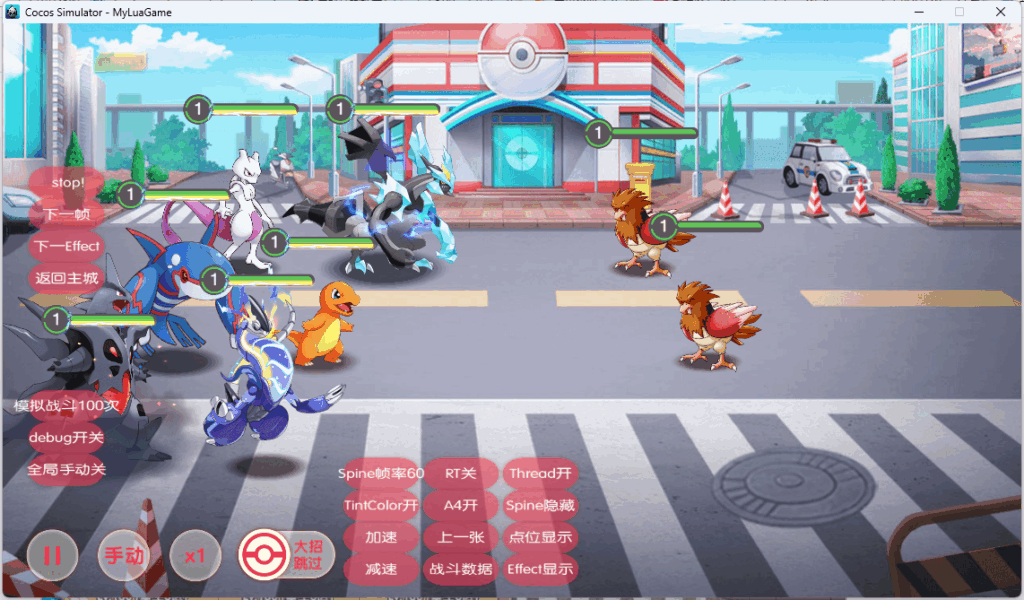Toggle the debug开关 button

[67, 437]
